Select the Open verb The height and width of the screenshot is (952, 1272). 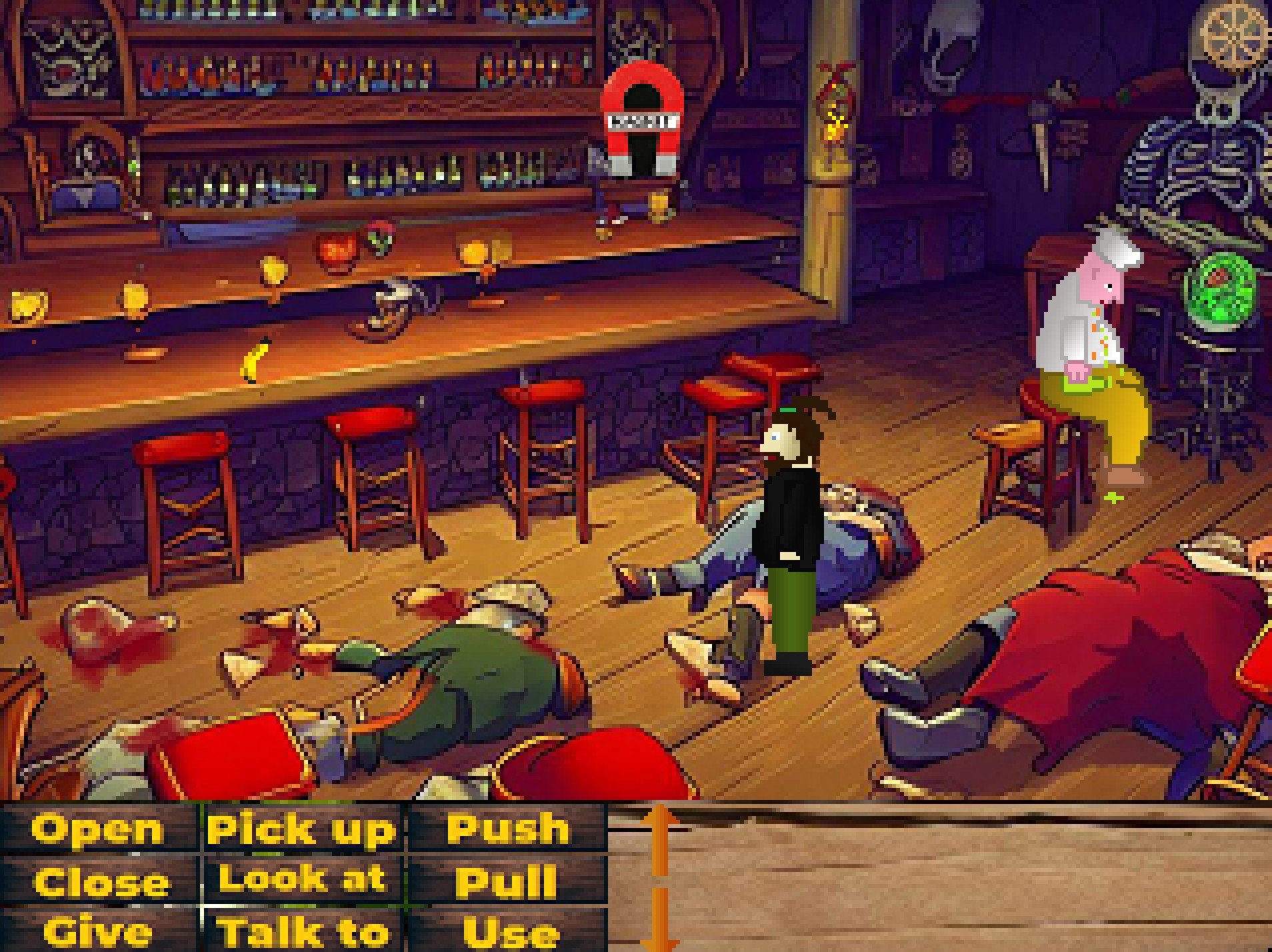tap(98, 829)
